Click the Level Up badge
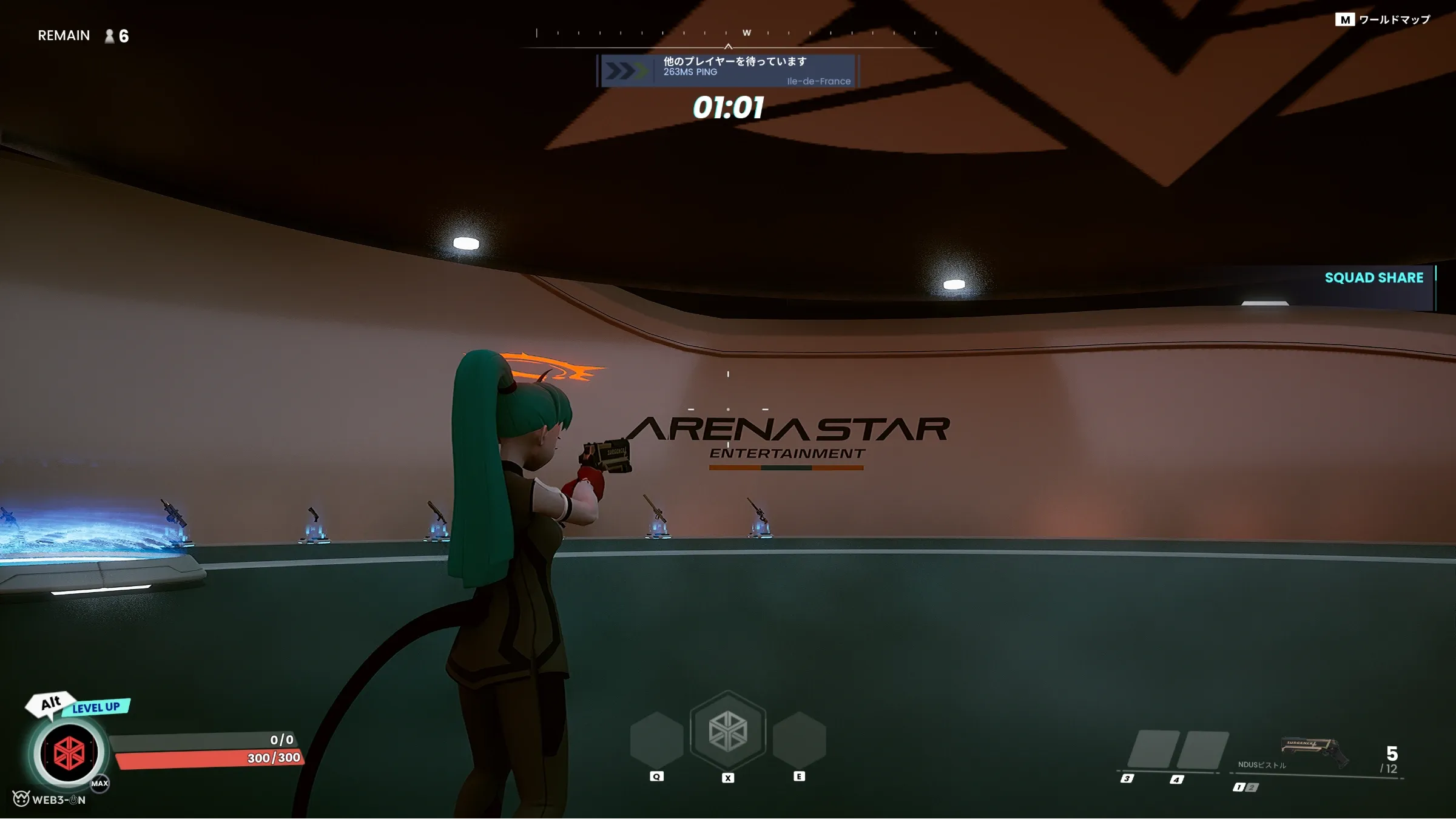 click(96, 707)
